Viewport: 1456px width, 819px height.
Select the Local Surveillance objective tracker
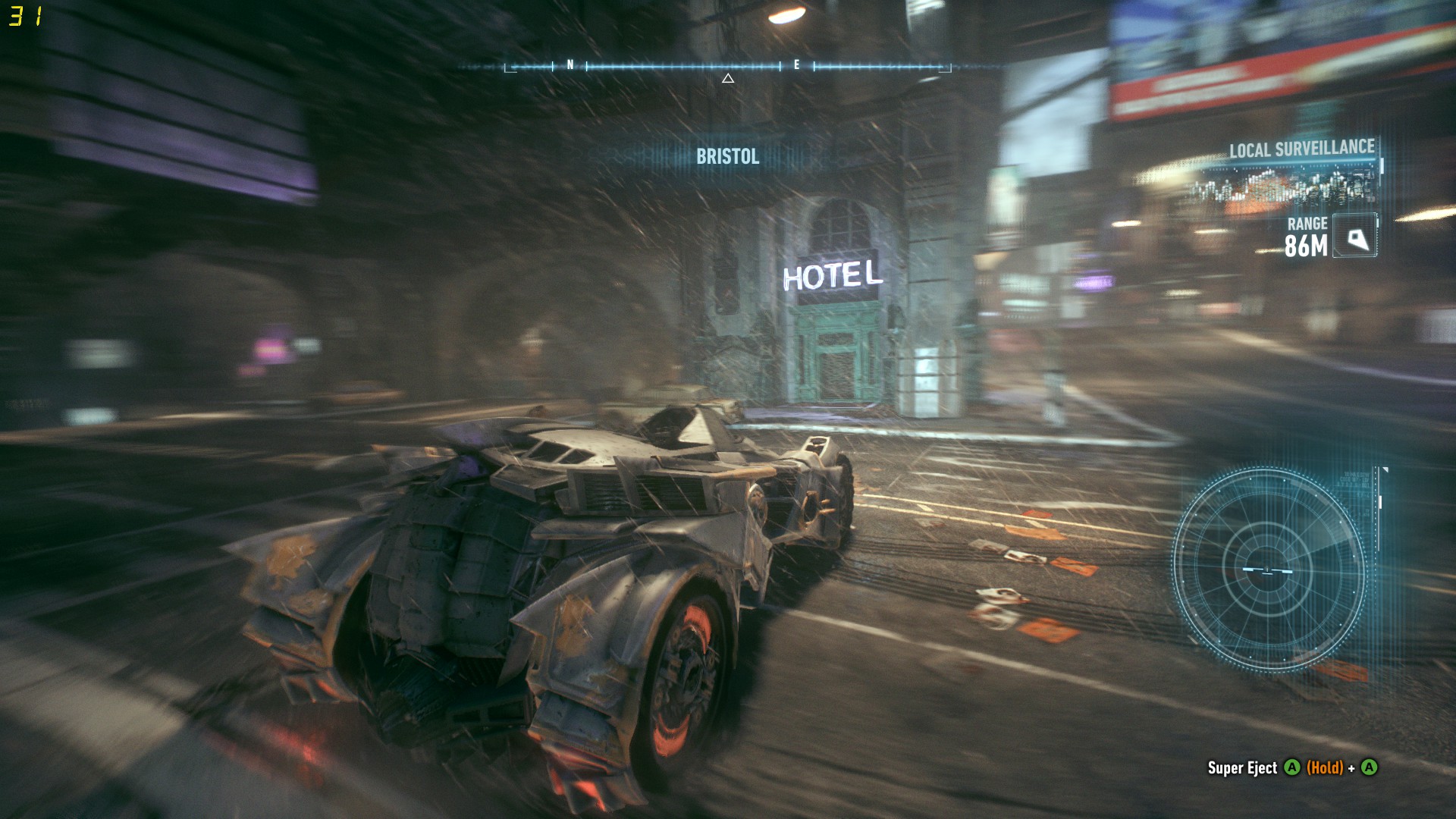tap(1301, 149)
